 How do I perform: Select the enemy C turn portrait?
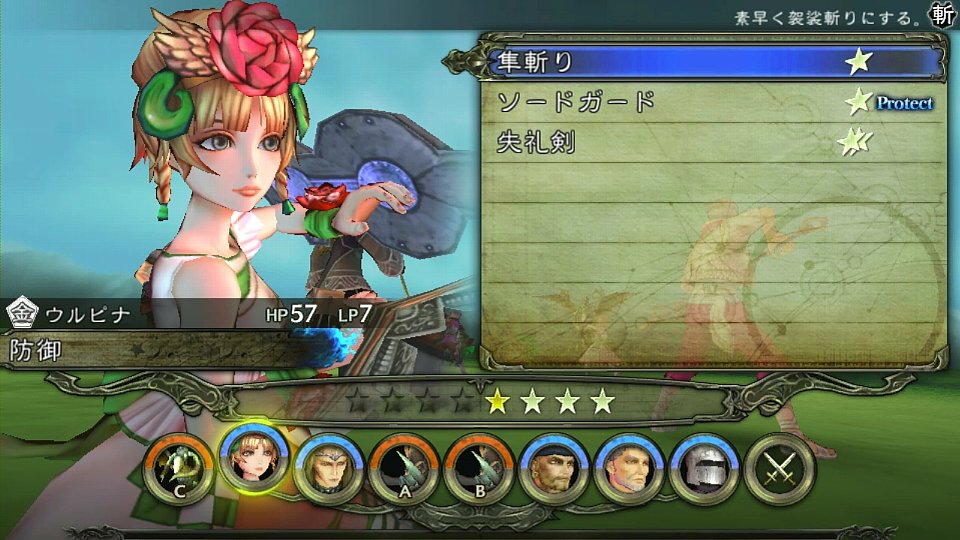coord(176,466)
